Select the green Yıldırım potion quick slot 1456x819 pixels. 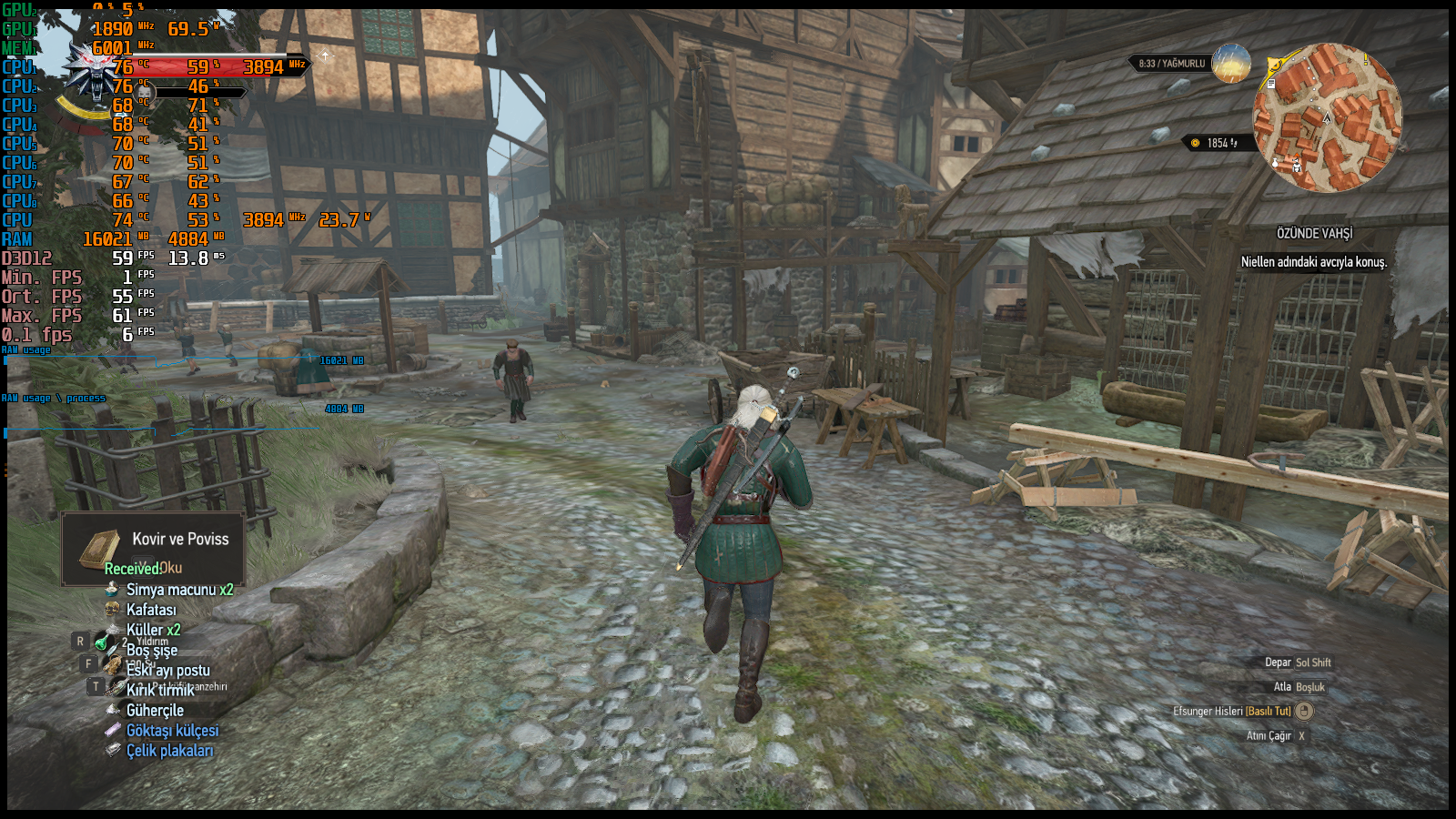[102, 642]
